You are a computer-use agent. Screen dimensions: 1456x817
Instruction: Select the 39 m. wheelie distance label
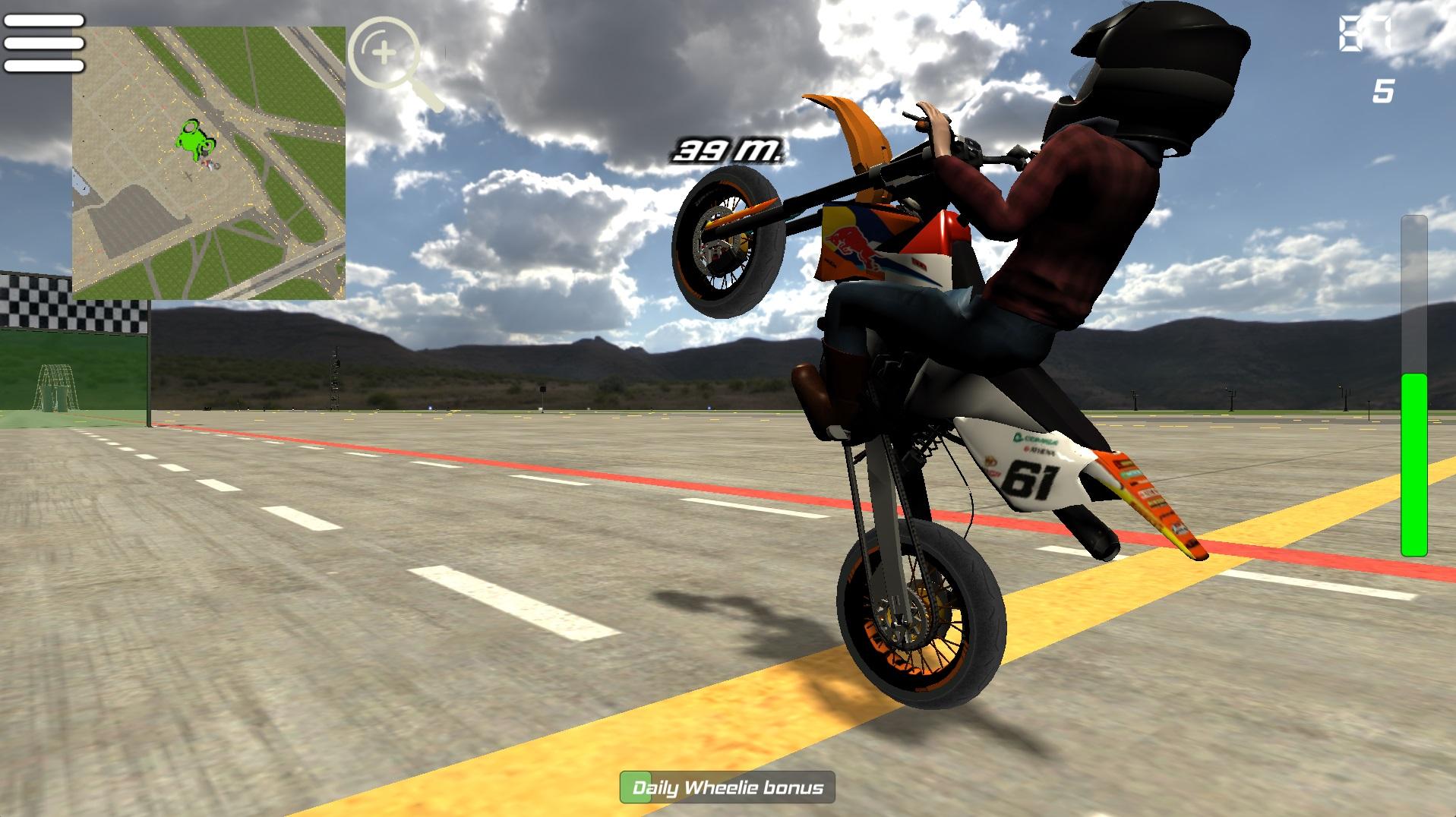pos(727,149)
